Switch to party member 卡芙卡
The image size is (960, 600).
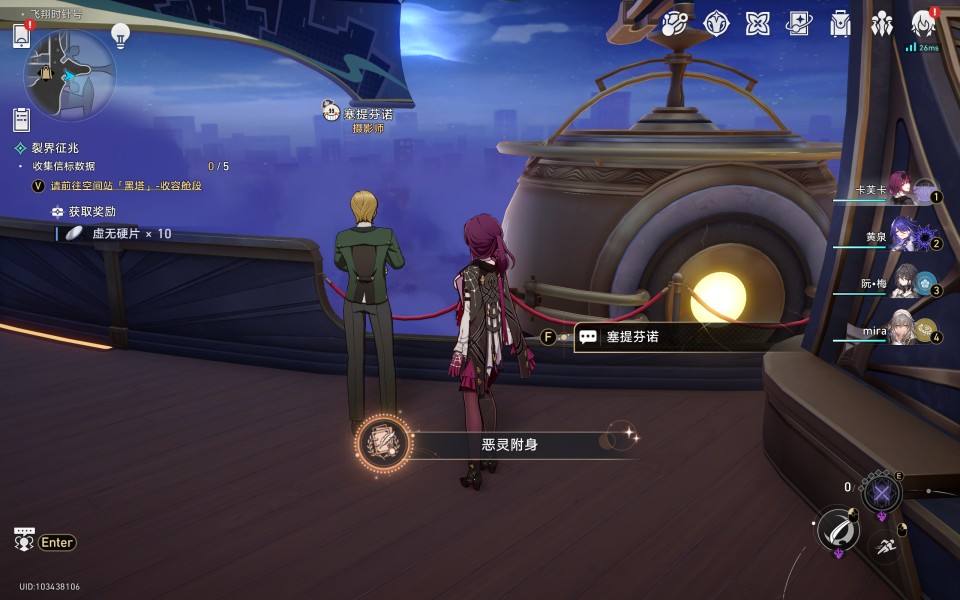(x=905, y=188)
